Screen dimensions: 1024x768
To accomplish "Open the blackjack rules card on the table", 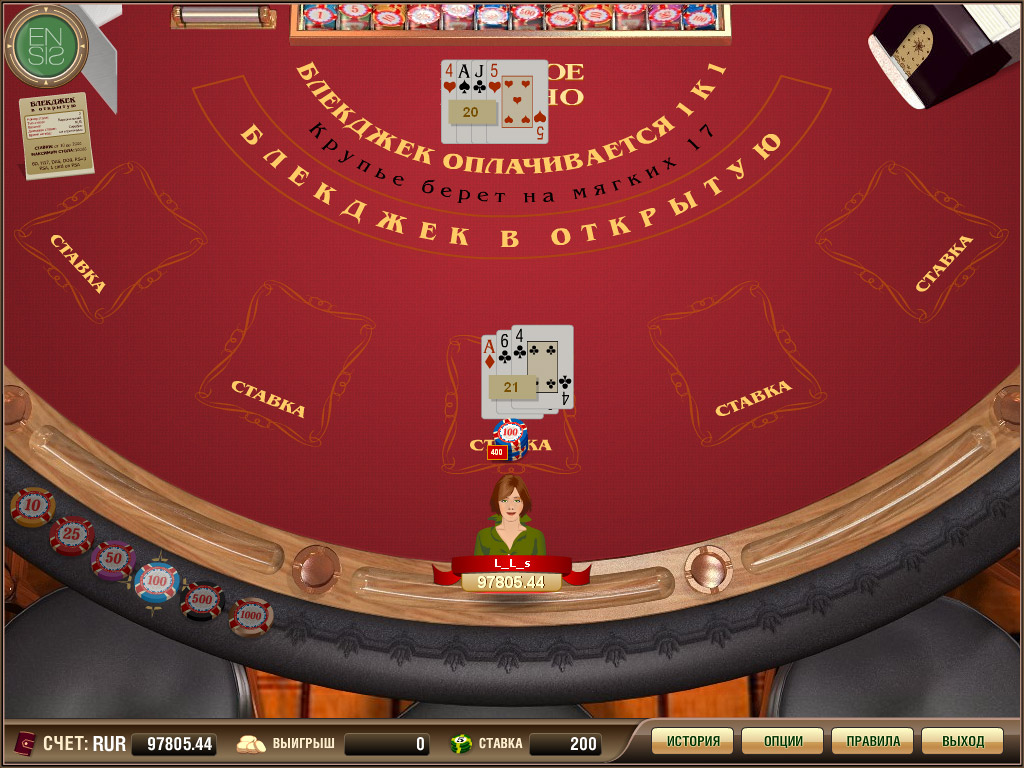I will 58,134.
